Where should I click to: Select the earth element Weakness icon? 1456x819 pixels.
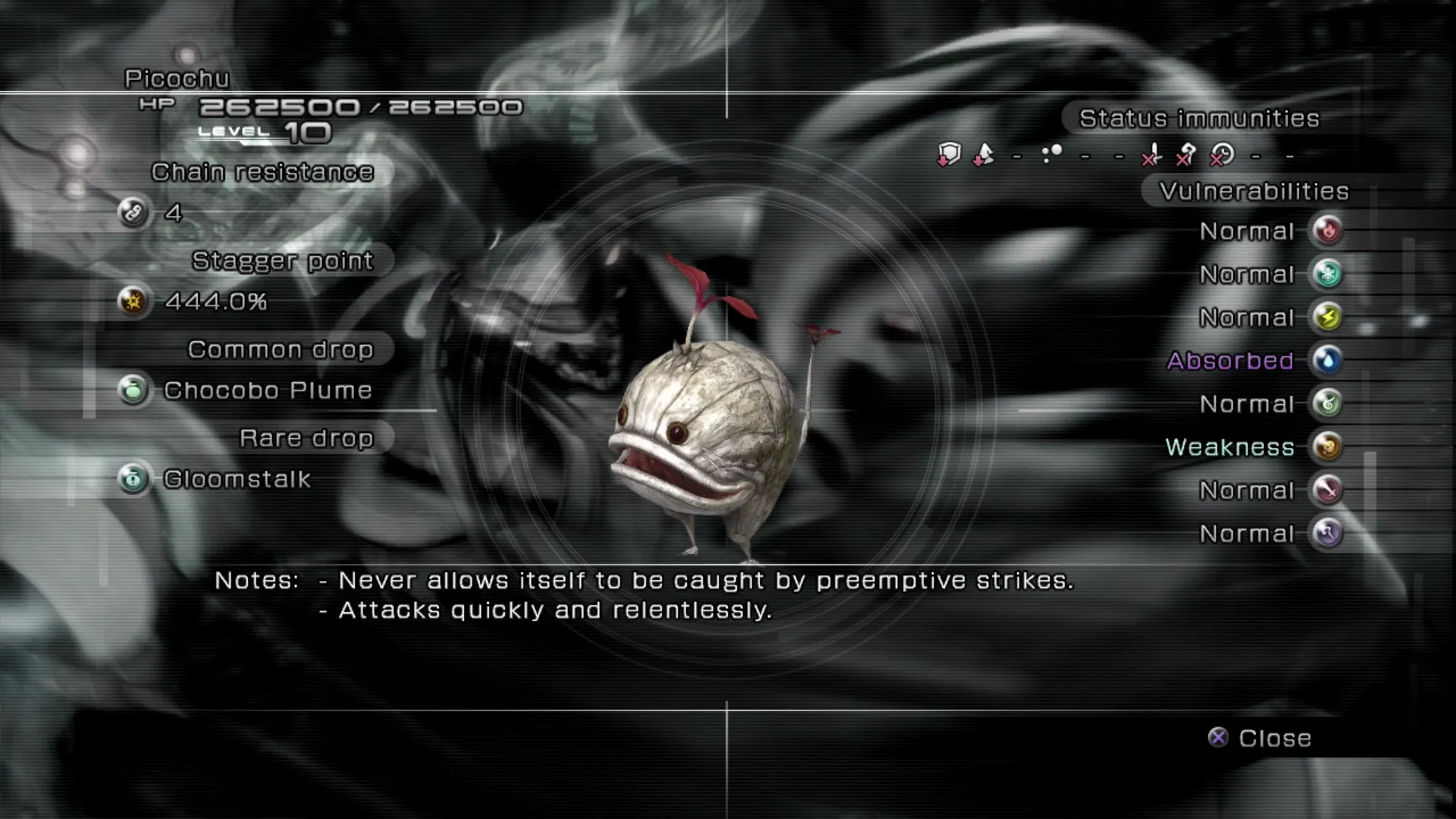(x=1327, y=447)
